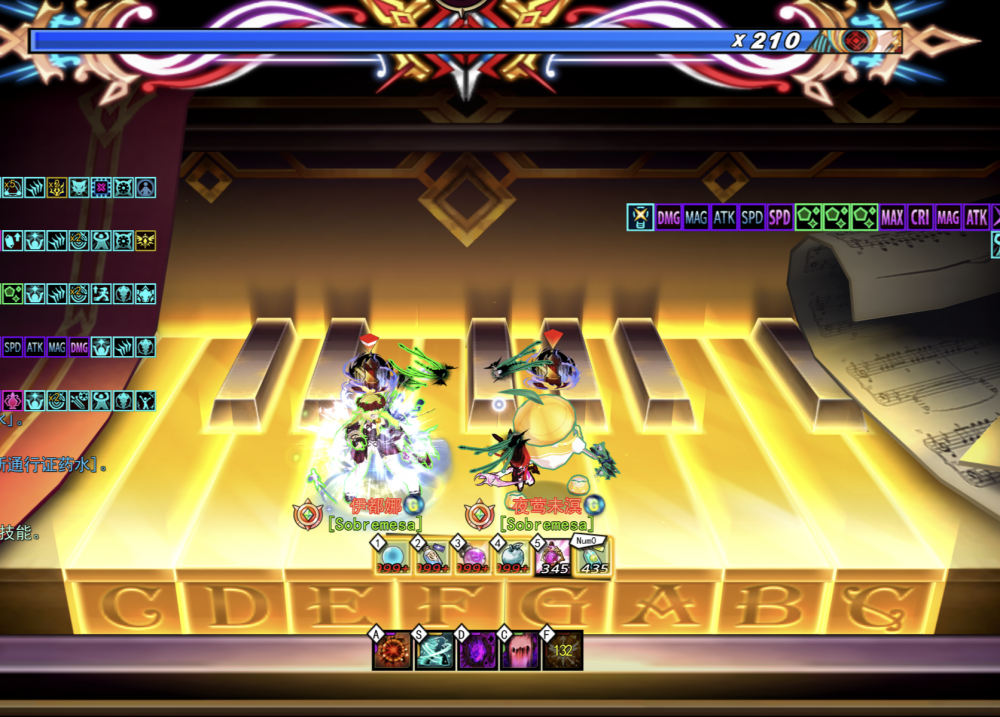Activate the red explosion skill on A
Screen dimensions: 1000x717
(391, 650)
